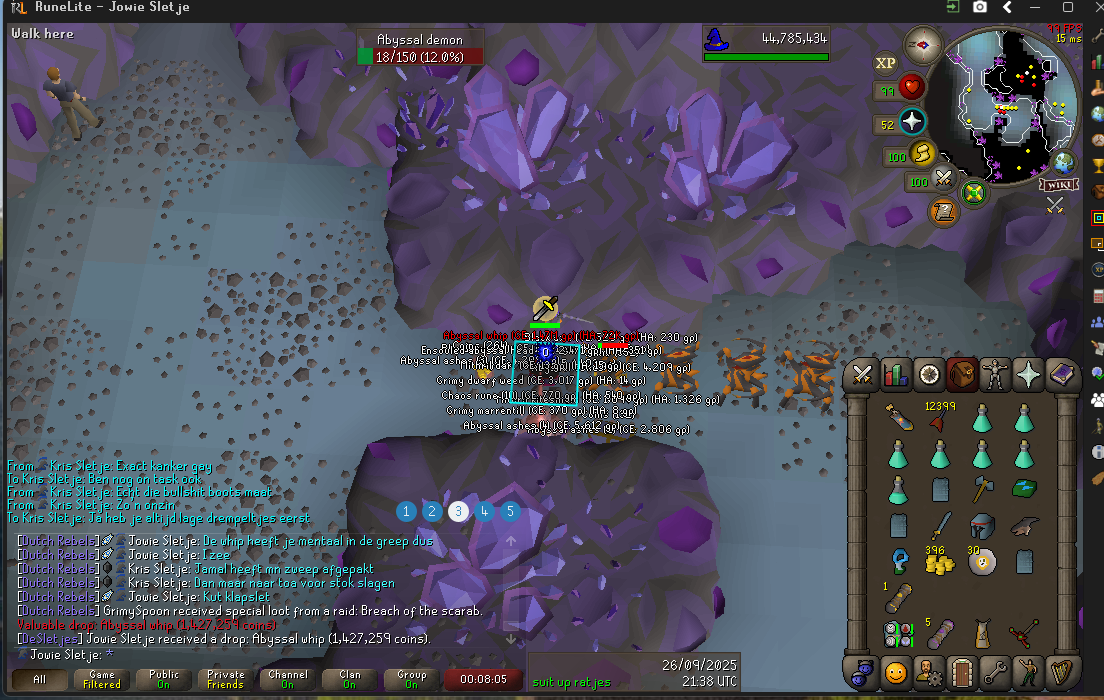Open the RuneLite screenshot camera button
1104x700 pixels.
pos(980,7)
